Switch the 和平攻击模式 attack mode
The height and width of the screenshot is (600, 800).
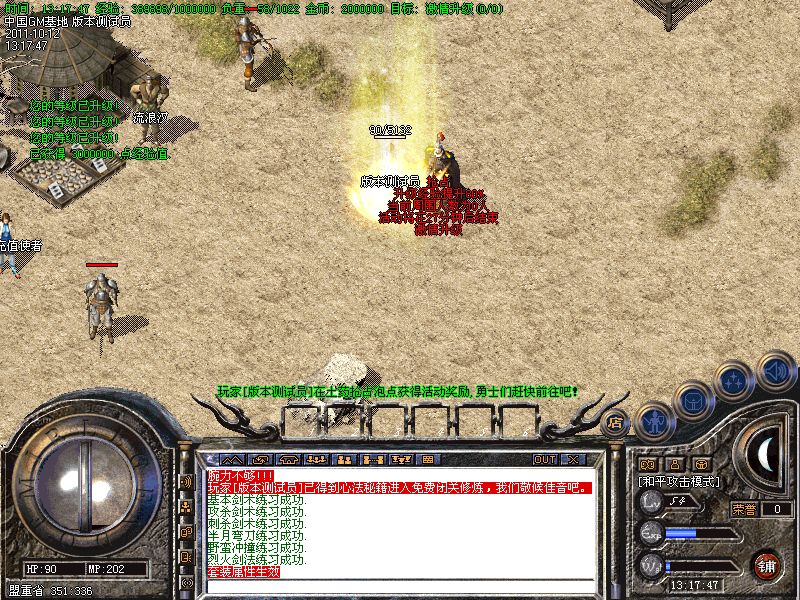(680, 481)
